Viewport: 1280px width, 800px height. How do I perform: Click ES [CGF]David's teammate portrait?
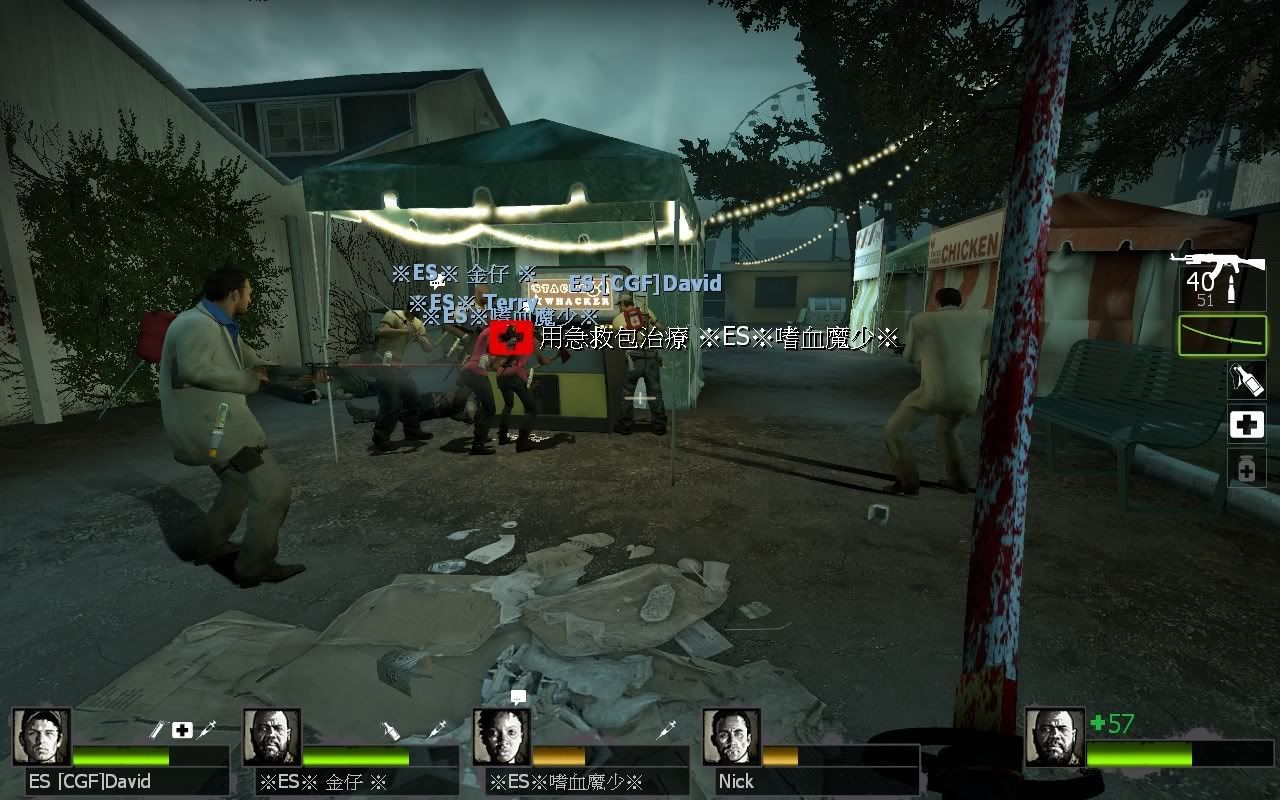41,737
